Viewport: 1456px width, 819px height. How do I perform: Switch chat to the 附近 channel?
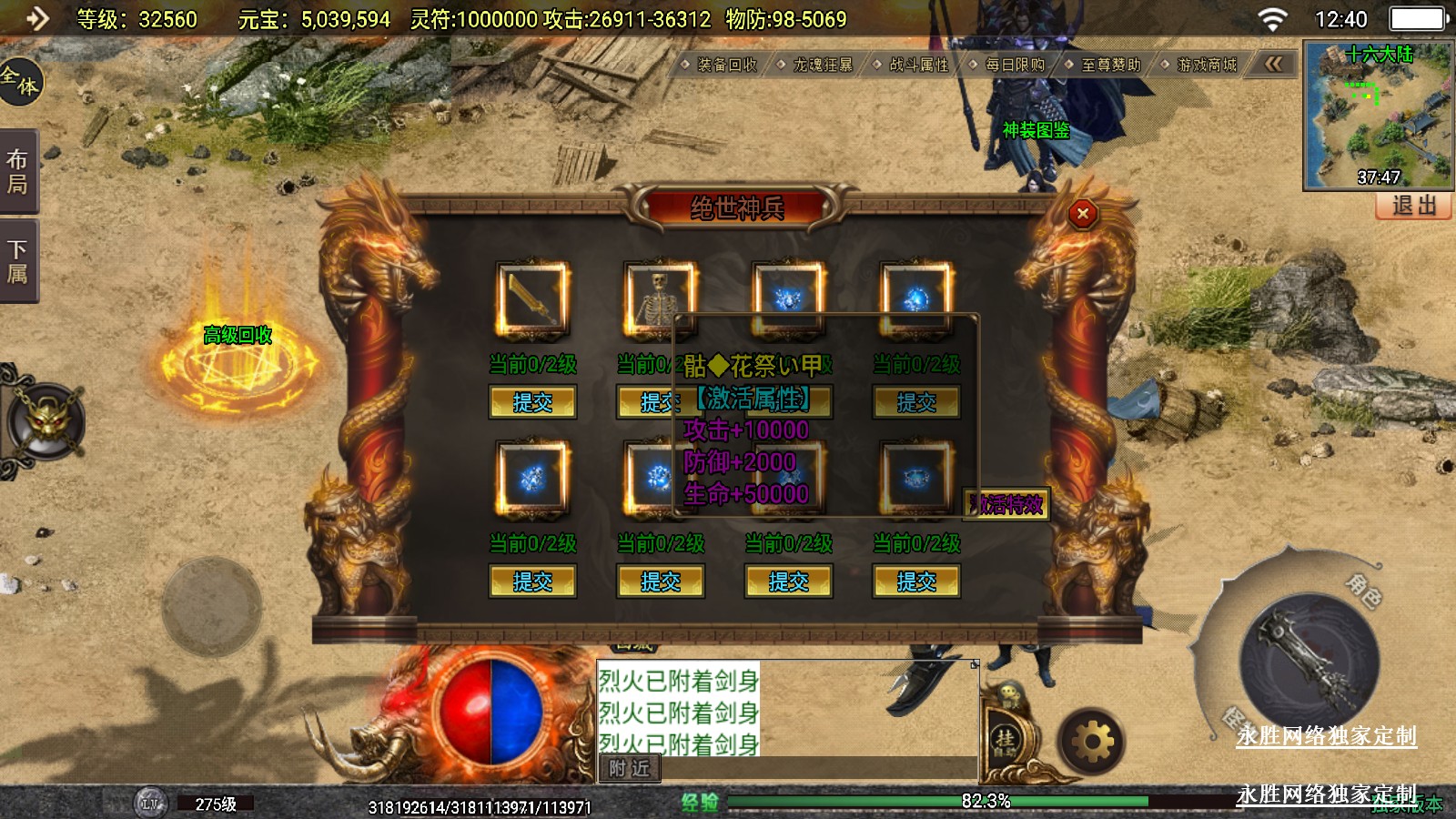629,769
